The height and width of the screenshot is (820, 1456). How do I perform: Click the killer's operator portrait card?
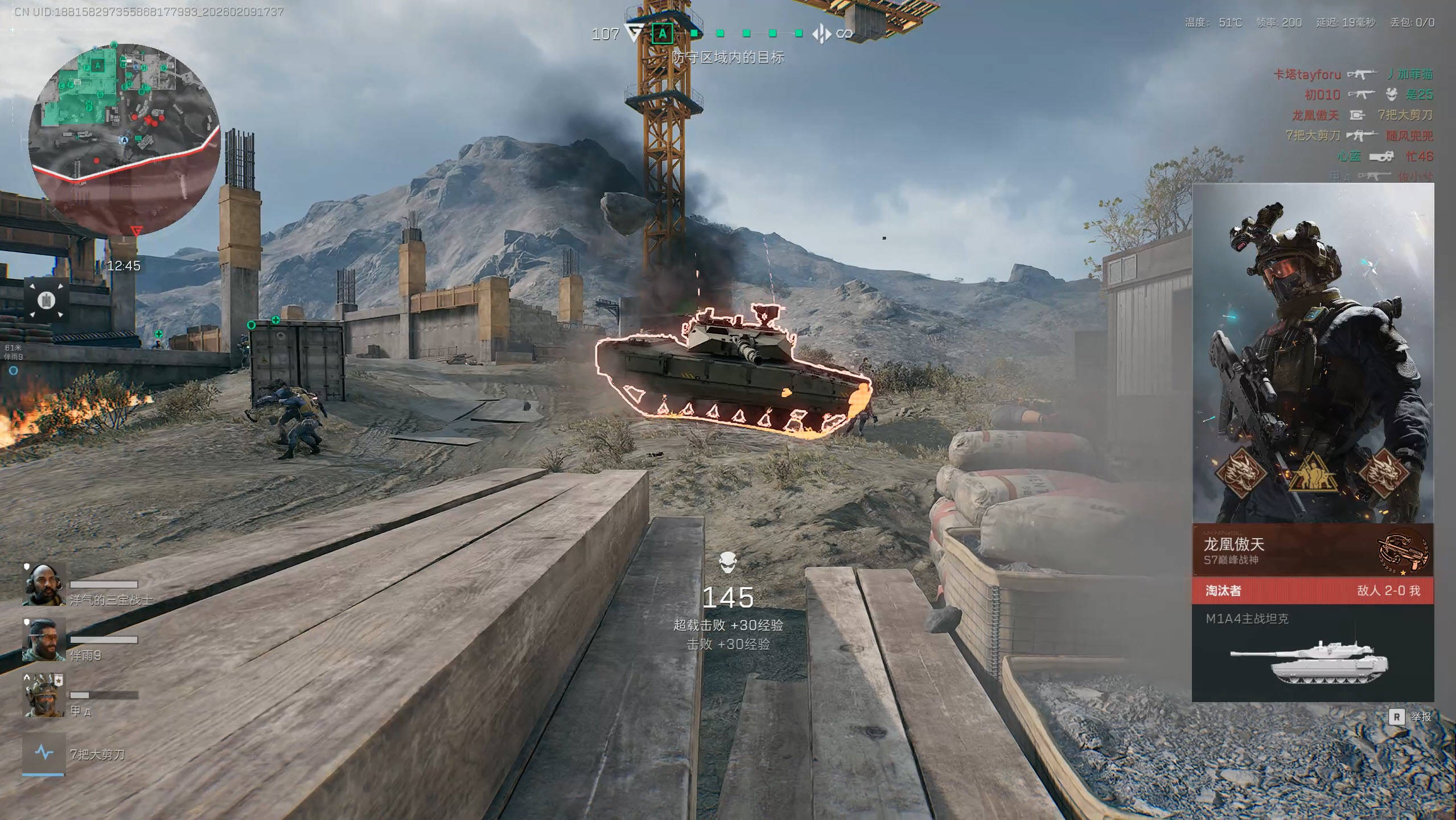click(1312, 353)
